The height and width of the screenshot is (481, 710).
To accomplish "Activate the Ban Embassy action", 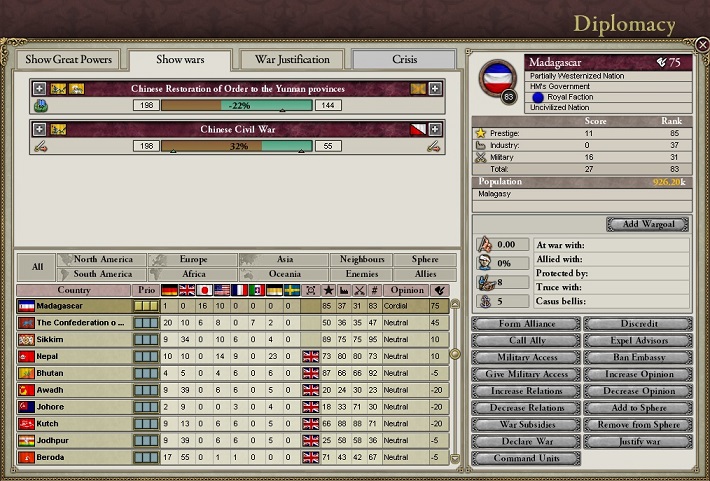I will coord(636,357).
